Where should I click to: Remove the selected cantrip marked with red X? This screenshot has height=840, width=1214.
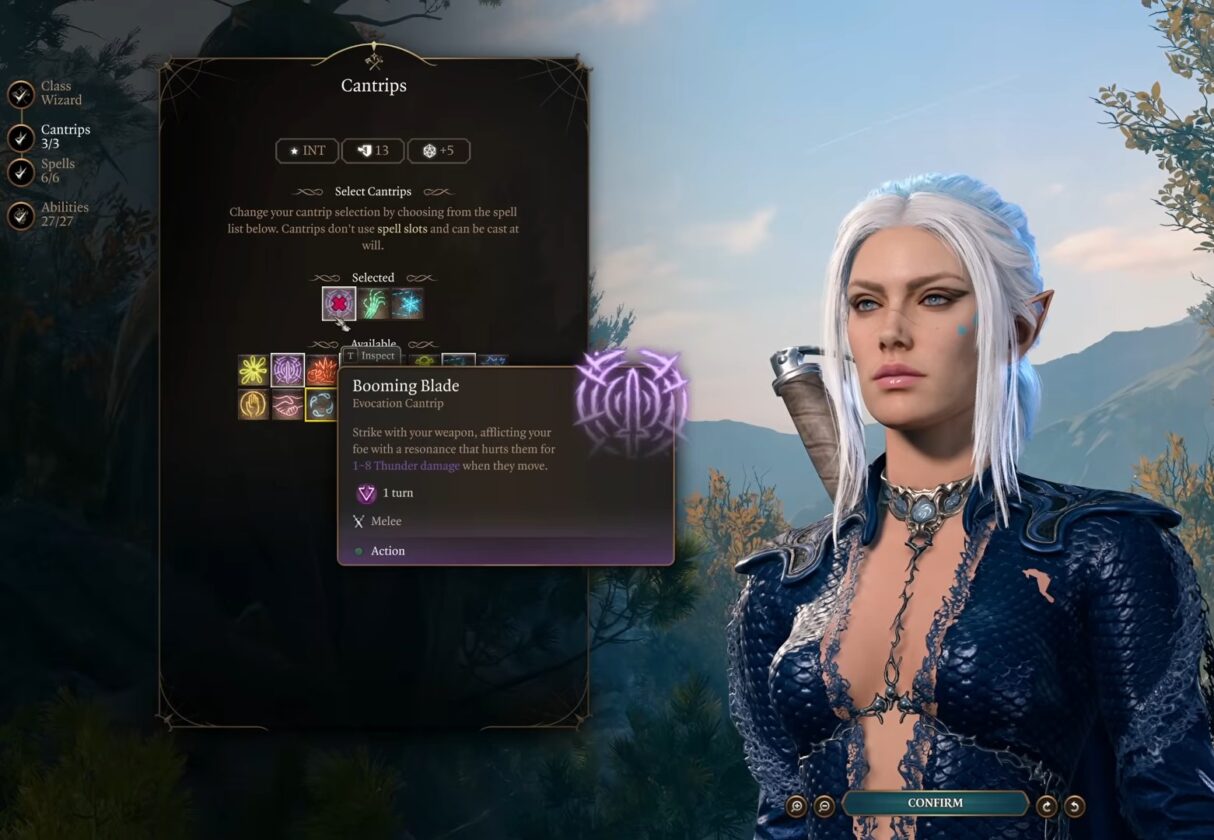coord(339,303)
